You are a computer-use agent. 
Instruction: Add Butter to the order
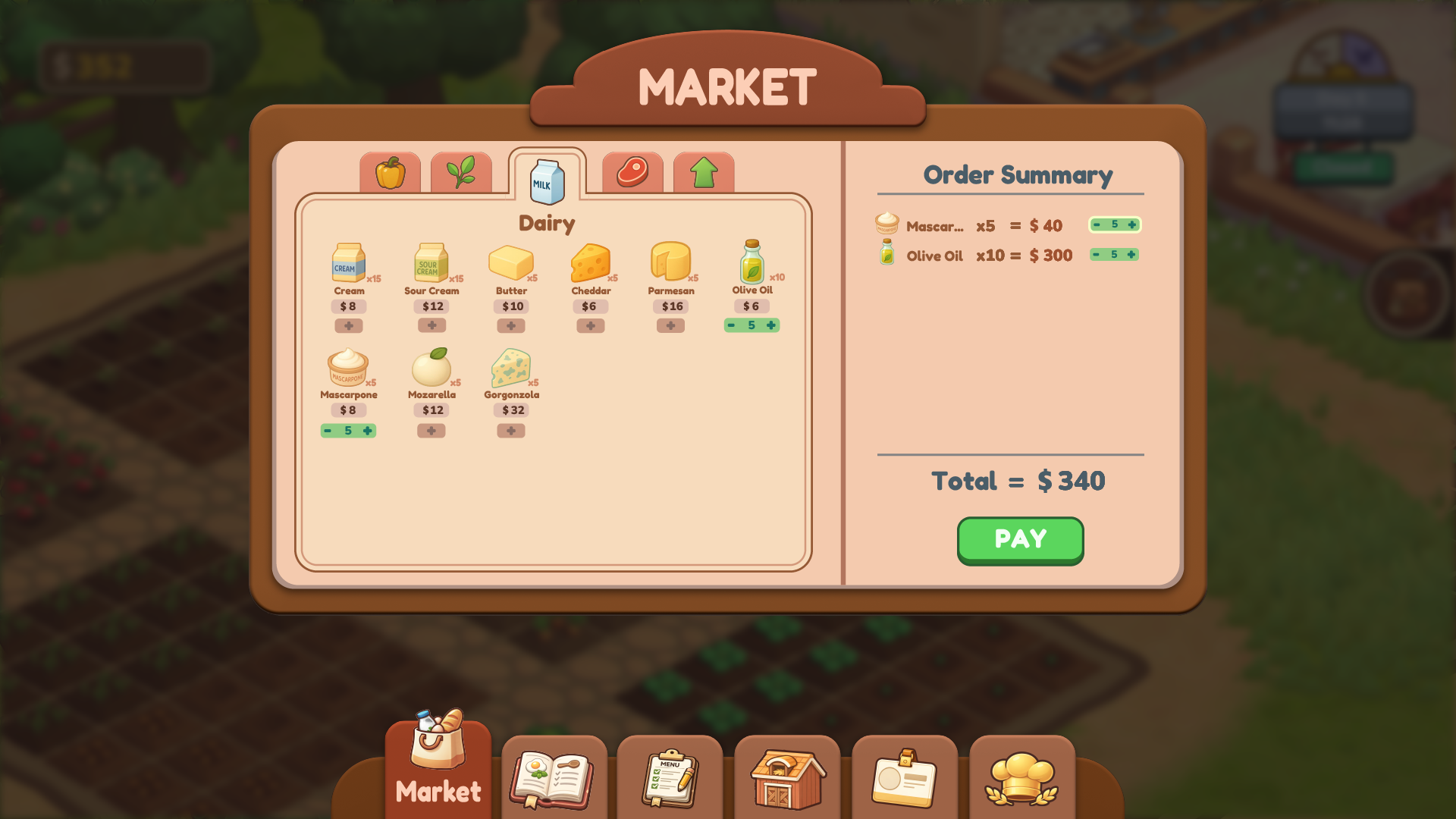point(511,325)
